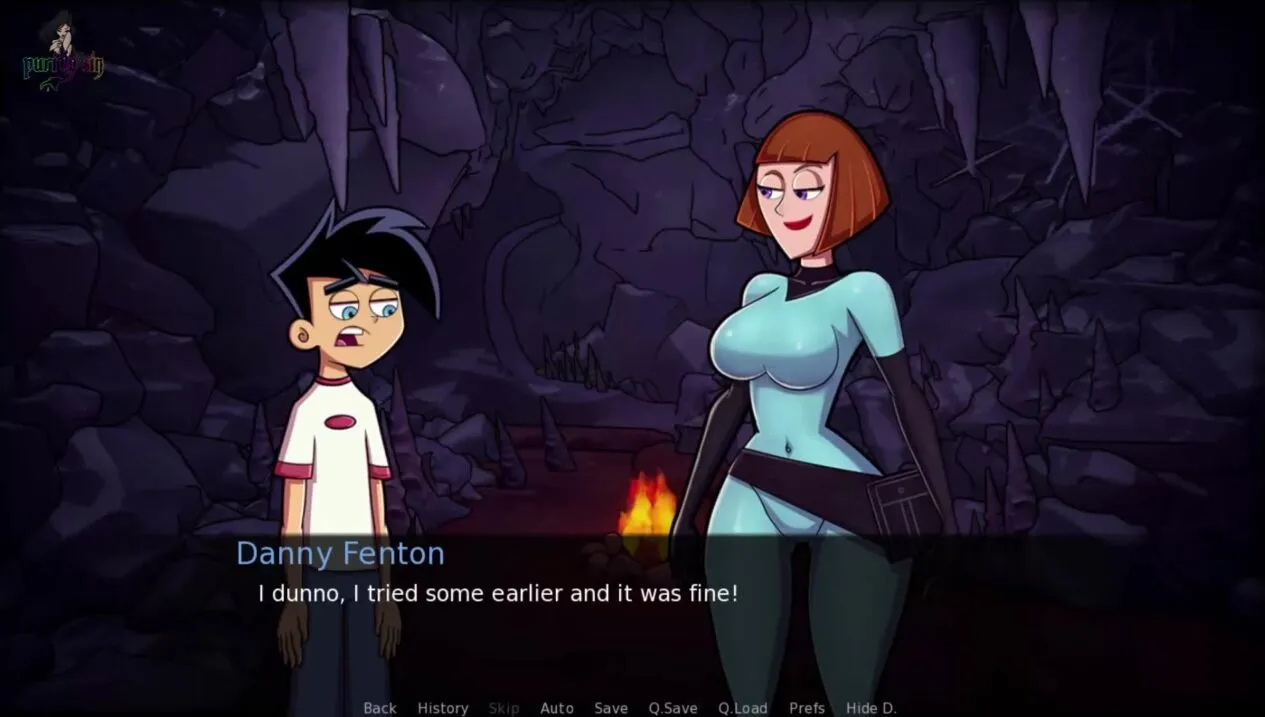This screenshot has height=717, width=1265.
Task: Hide the dialogue box with Hide D.
Action: 871,708
